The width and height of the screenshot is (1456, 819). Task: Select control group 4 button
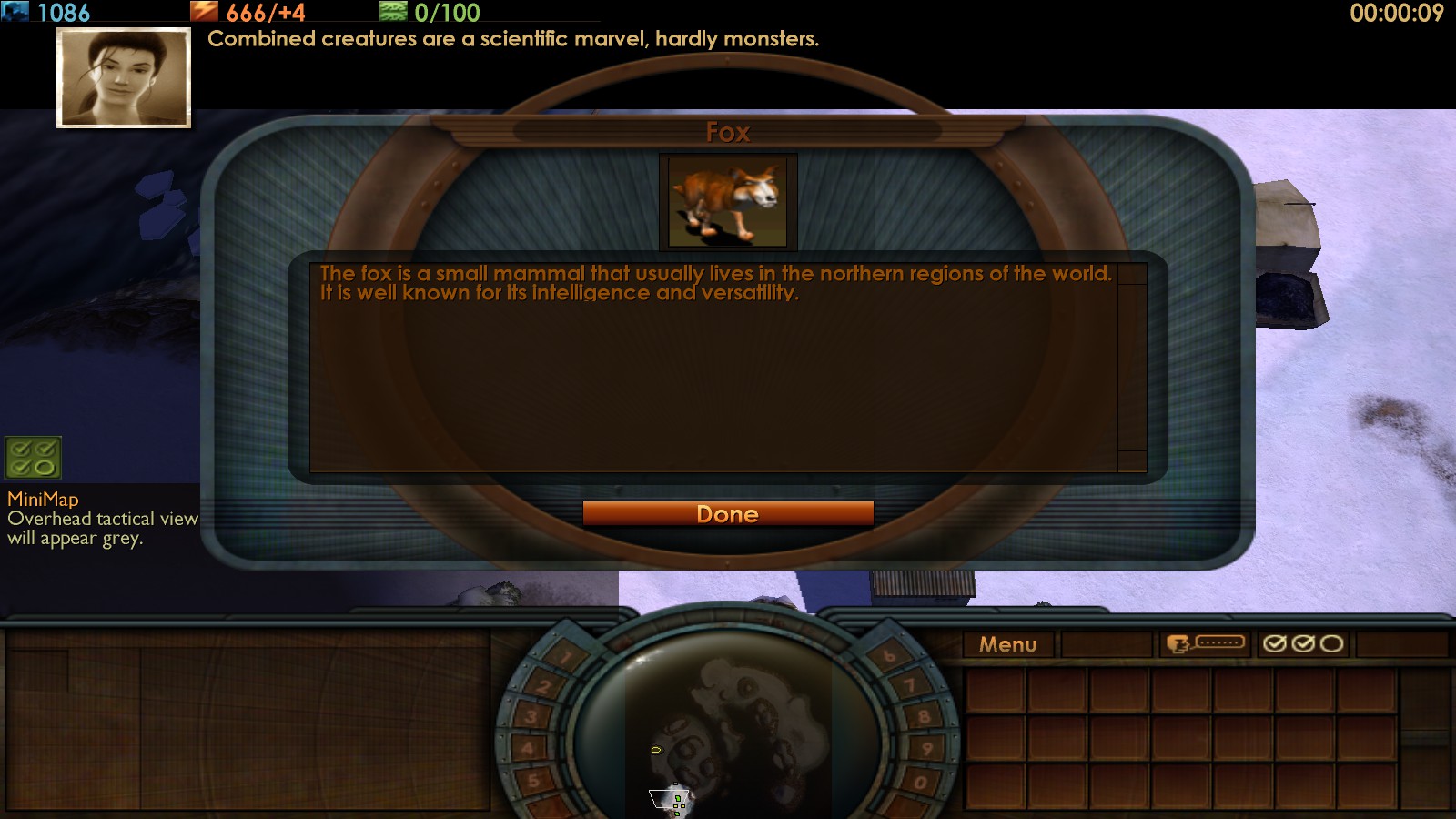pos(527,749)
